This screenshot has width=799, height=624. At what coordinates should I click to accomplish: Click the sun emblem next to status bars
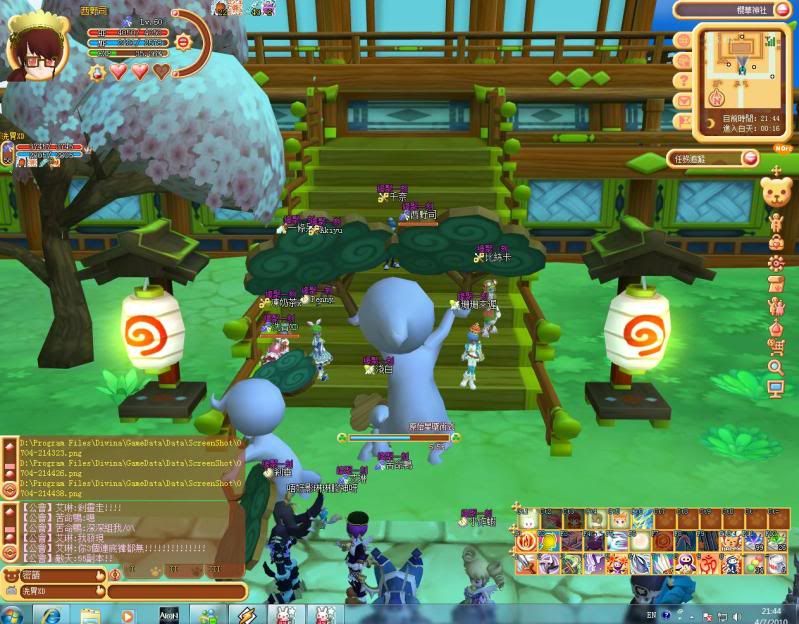(183, 43)
